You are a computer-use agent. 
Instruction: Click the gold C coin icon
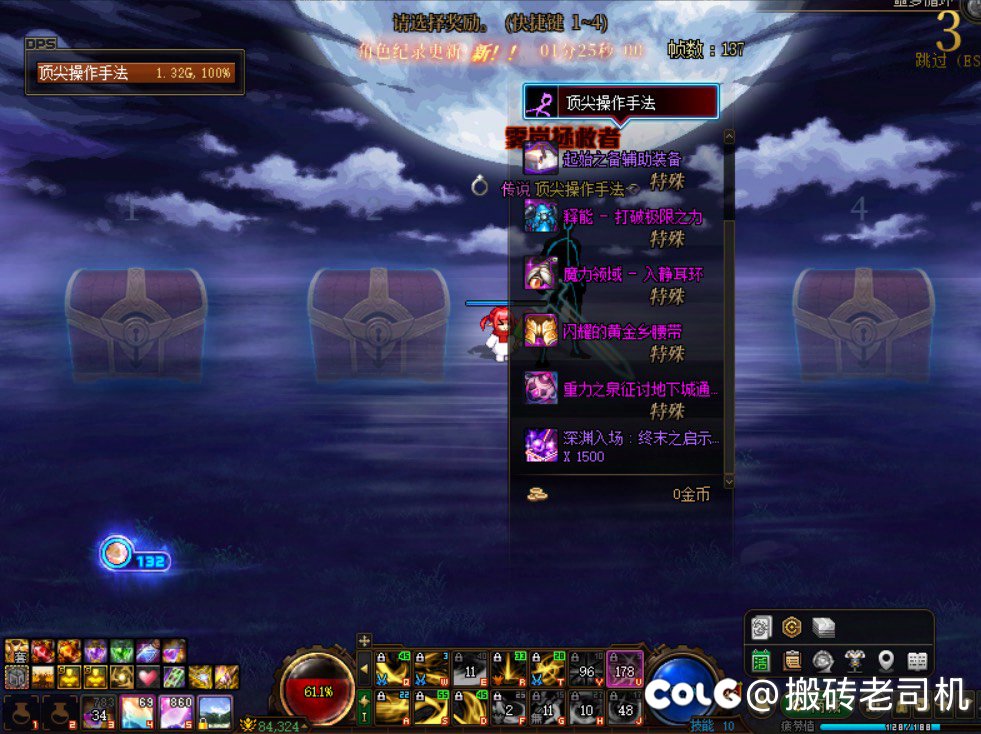[792, 627]
